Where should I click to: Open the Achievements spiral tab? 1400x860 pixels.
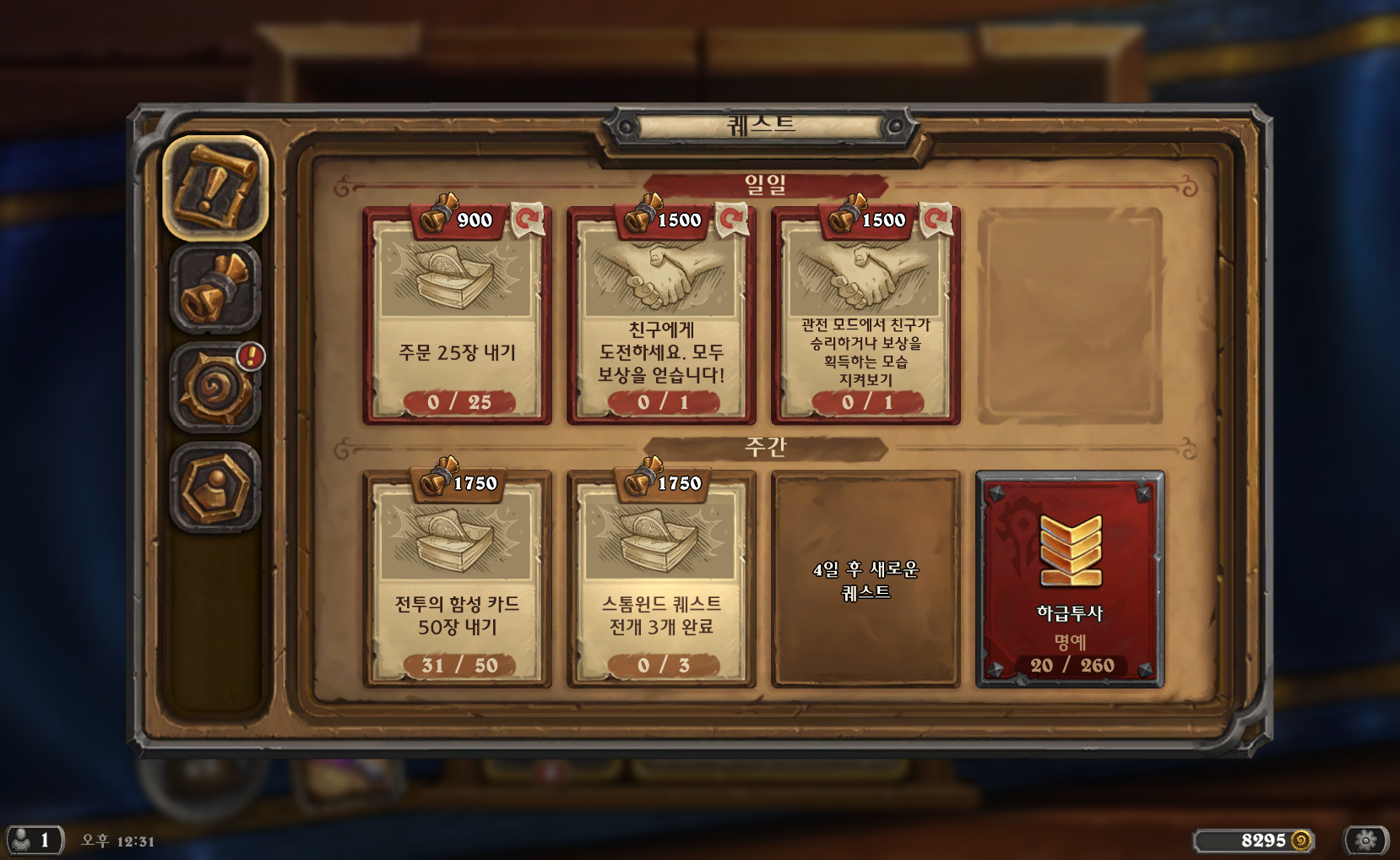tap(215, 388)
